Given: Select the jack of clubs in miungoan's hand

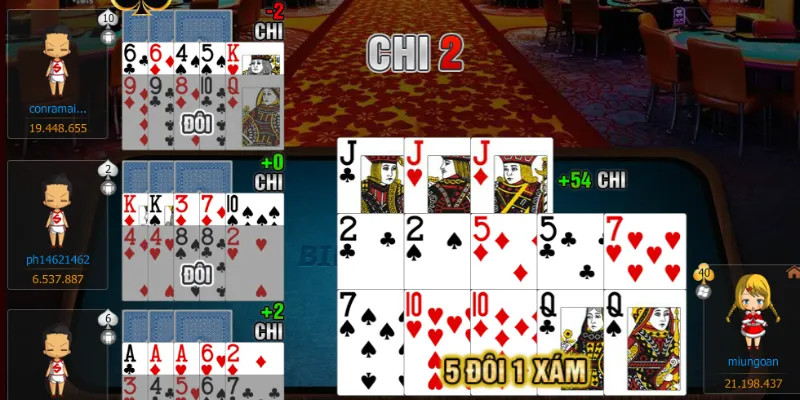Looking at the screenshot, I should (x=369, y=175).
